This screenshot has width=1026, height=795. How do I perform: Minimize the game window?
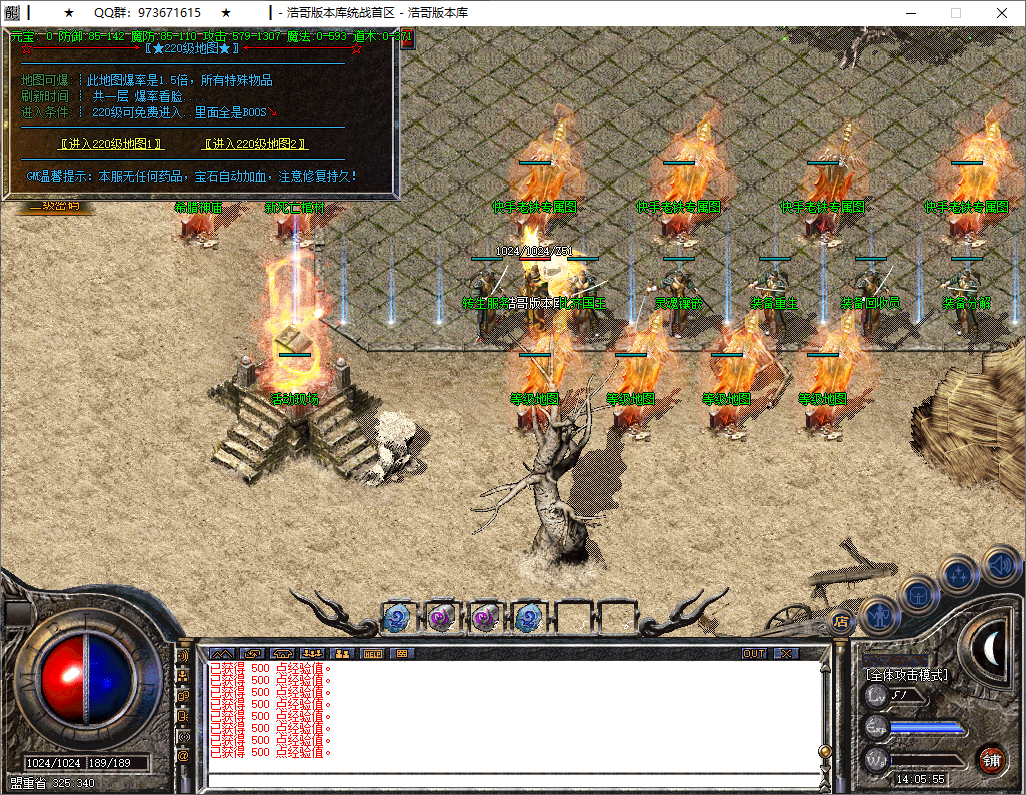pyautogui.click(x=910, y=13)
